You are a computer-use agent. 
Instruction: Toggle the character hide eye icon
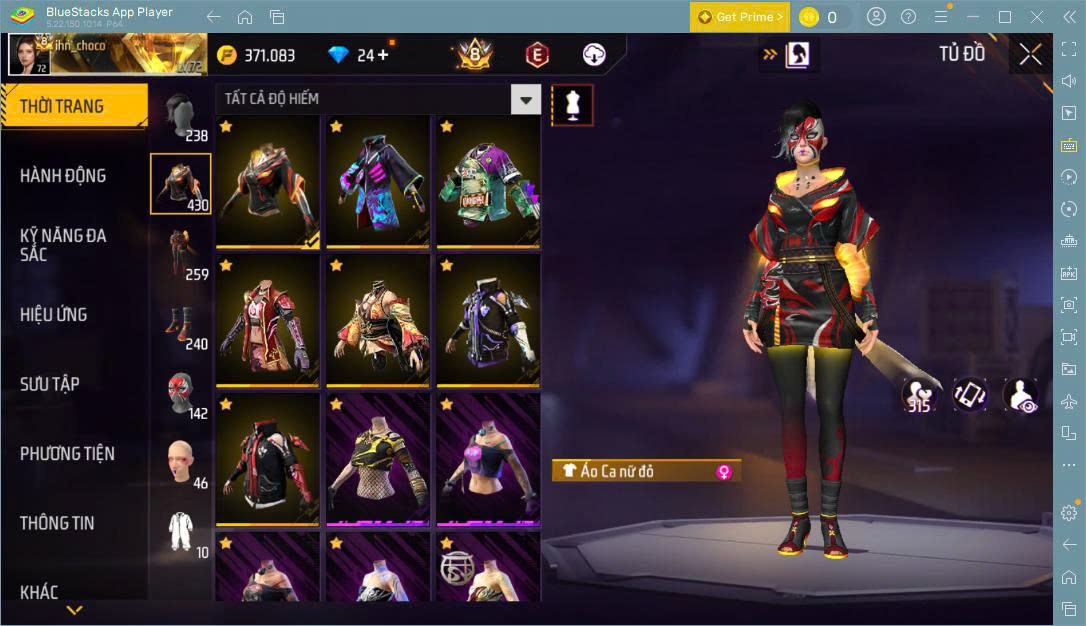(1020, 394)
